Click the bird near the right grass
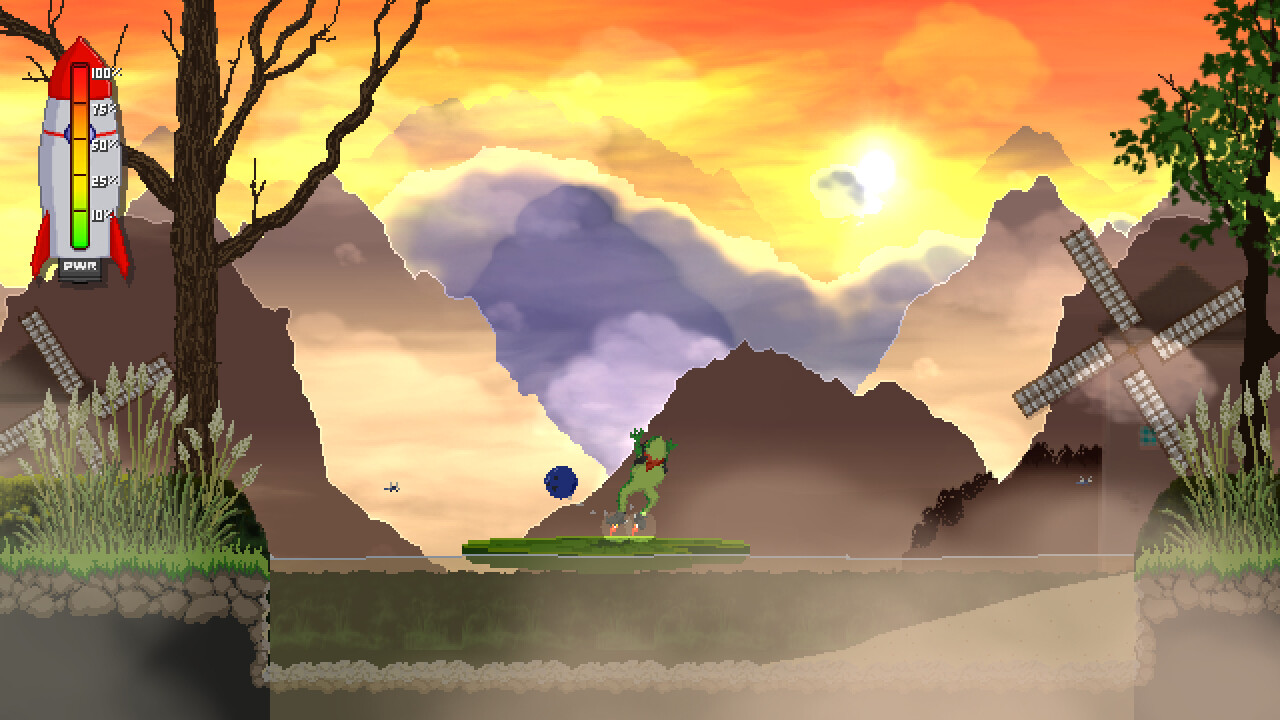This screenshot has height=720, width=1280. coord(1085,478)
